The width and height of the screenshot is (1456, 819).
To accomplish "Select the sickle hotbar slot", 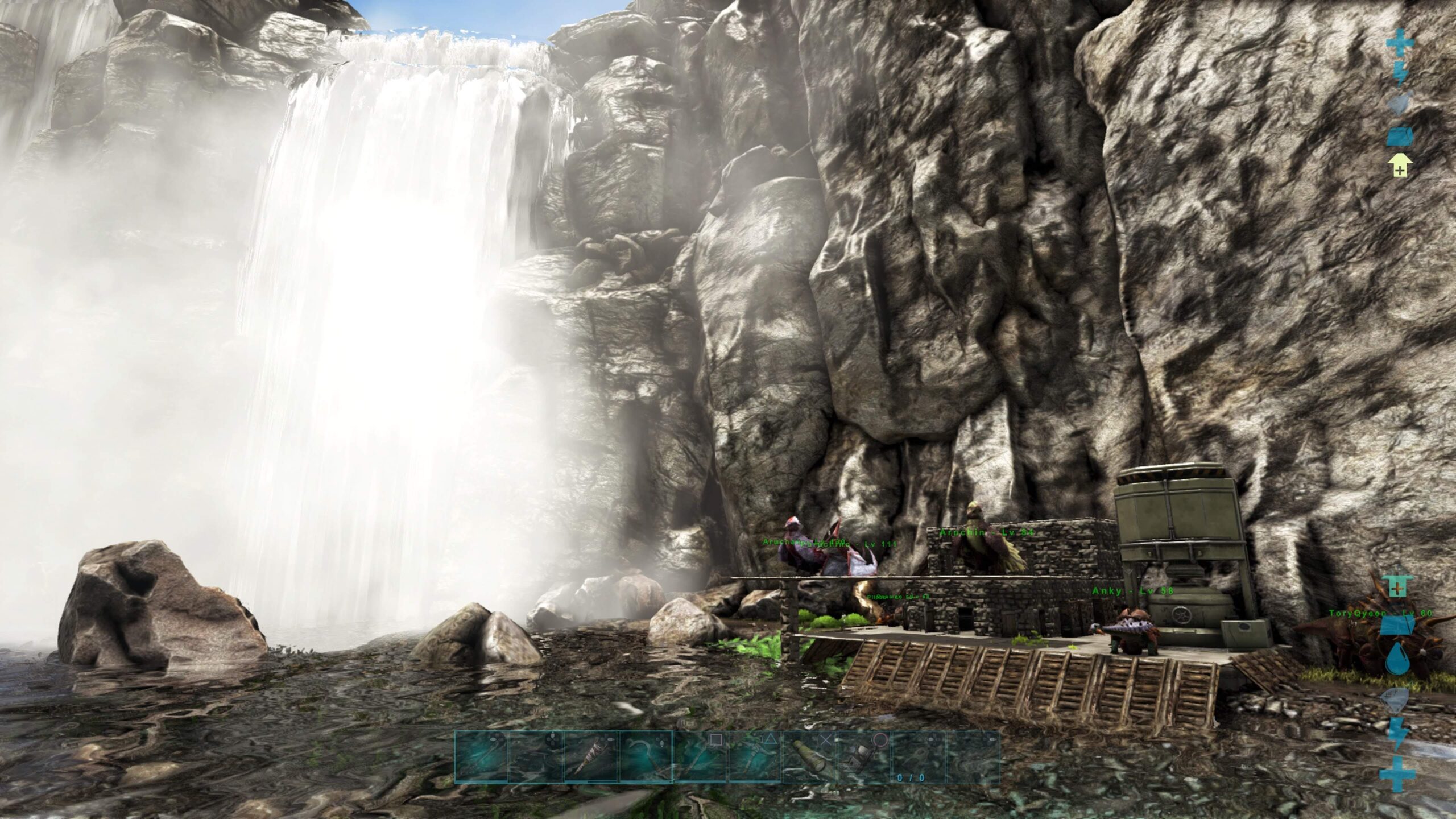I will pos(646,757).
